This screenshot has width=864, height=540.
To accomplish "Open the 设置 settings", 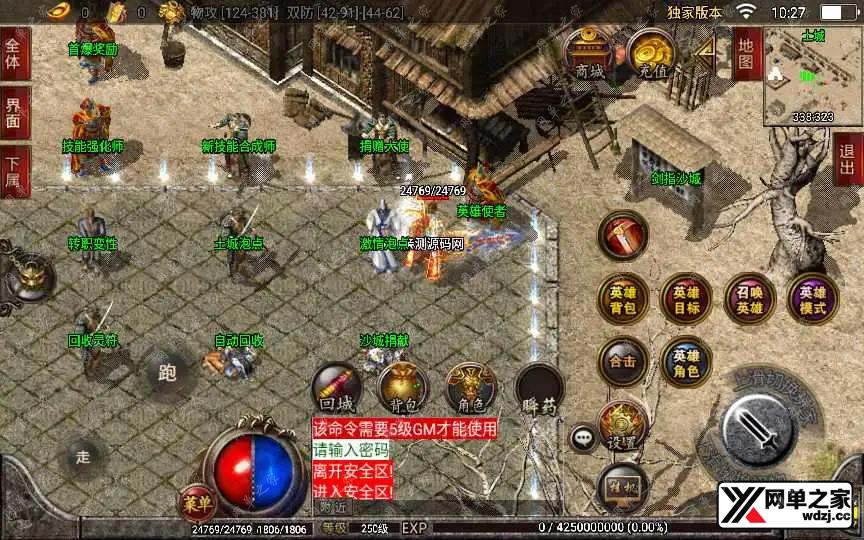I will [x=623, y=428].
